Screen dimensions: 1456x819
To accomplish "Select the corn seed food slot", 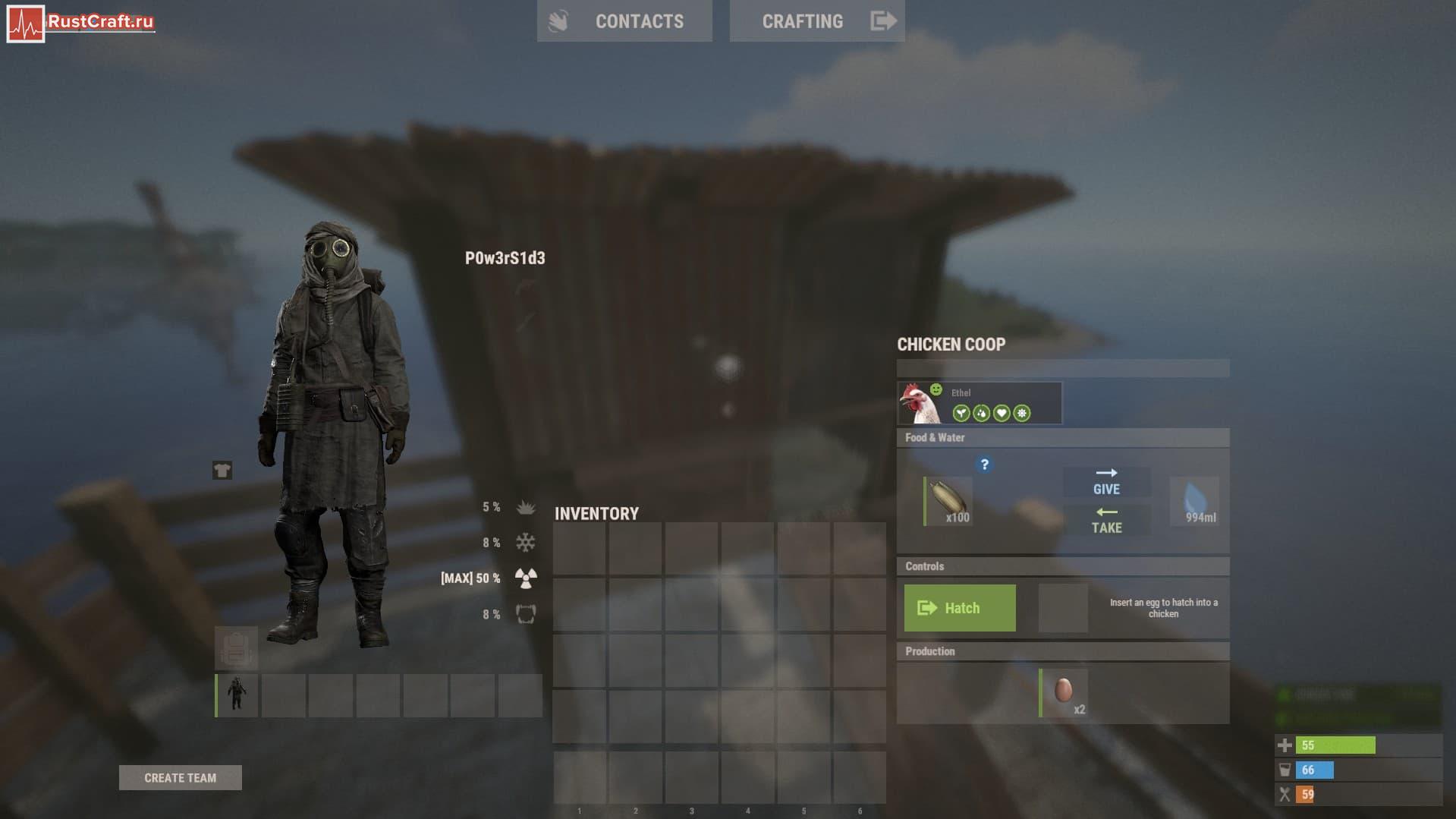I will (948, 501).
